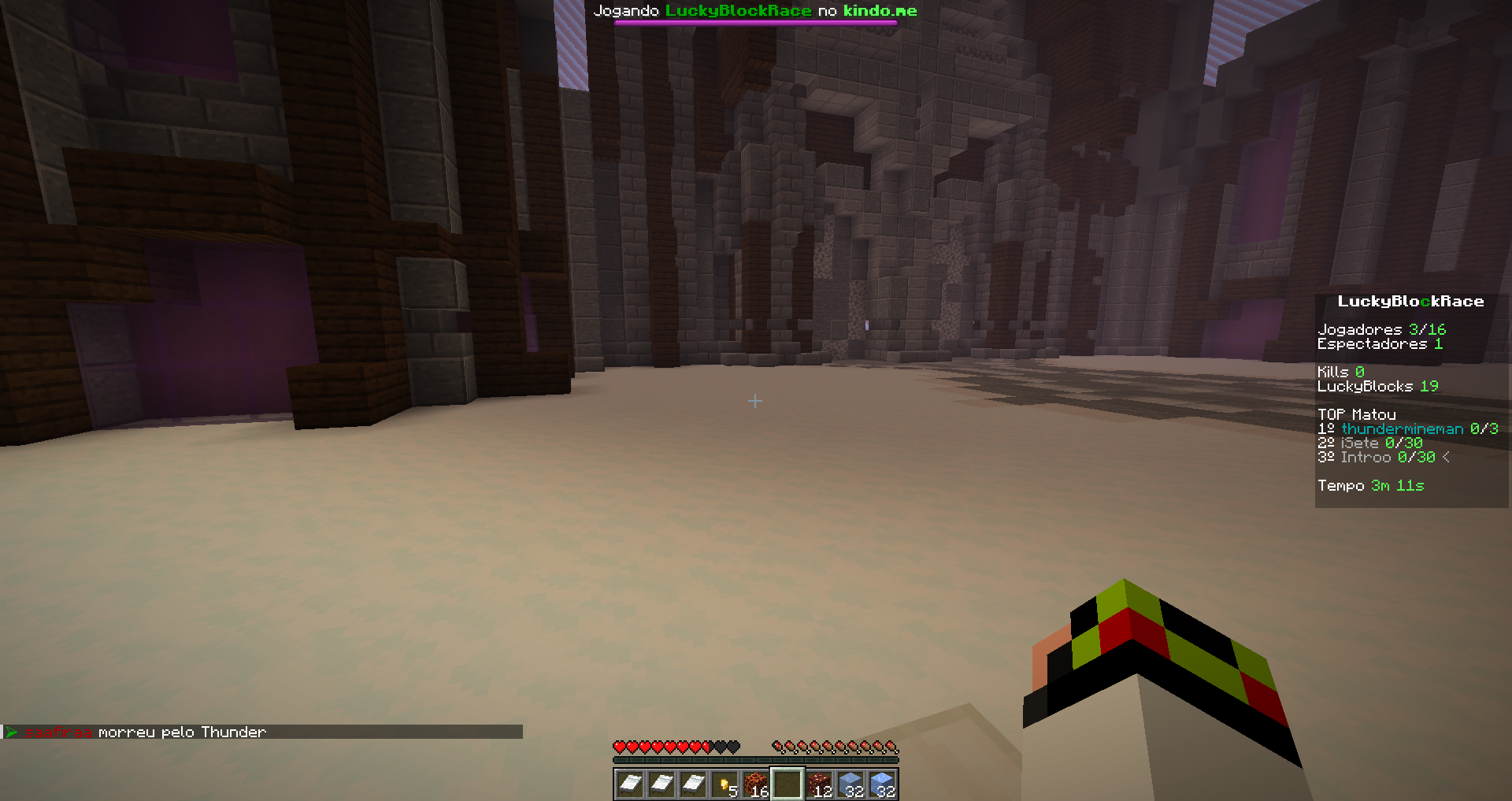Choose the nether gold ore stack of 12

tap(819, 784)
